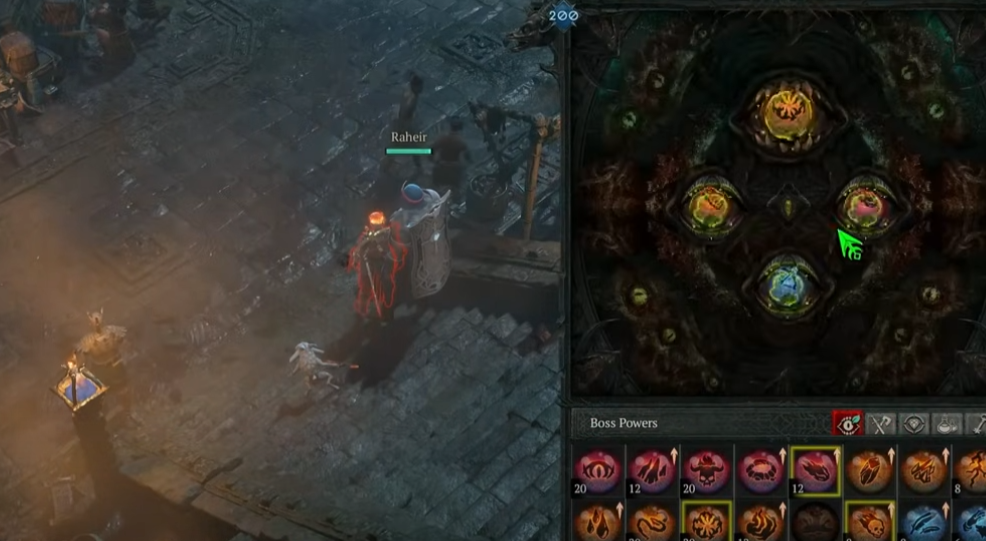Switch to the gem inventory tab

point(914,424)
